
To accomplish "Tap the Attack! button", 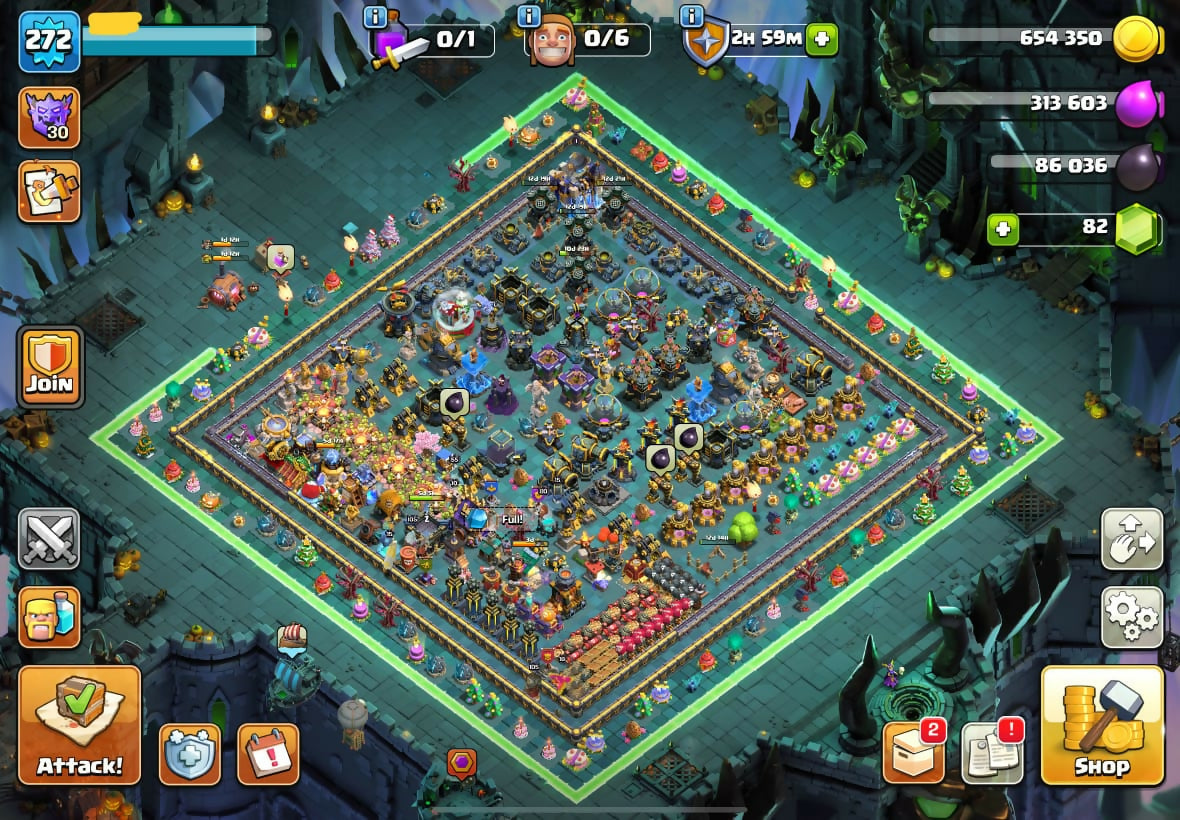I will click(79, 725).
